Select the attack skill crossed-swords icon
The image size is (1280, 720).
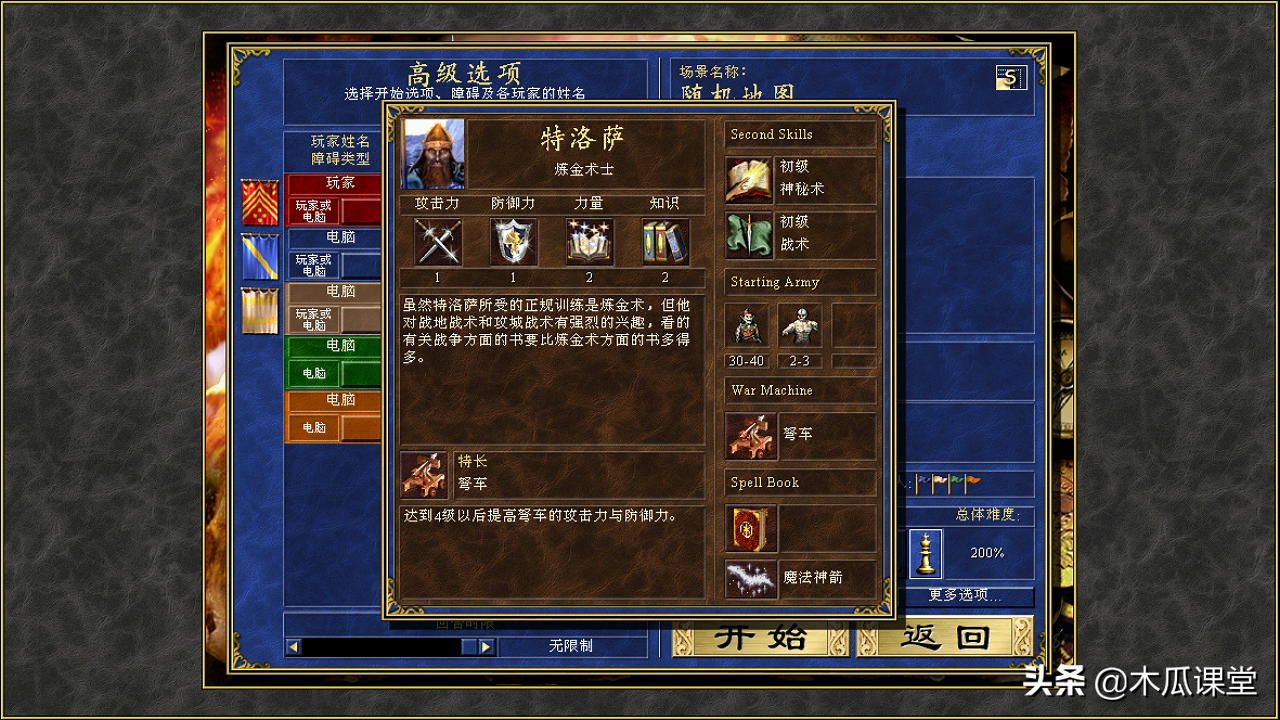coord(437,241)
